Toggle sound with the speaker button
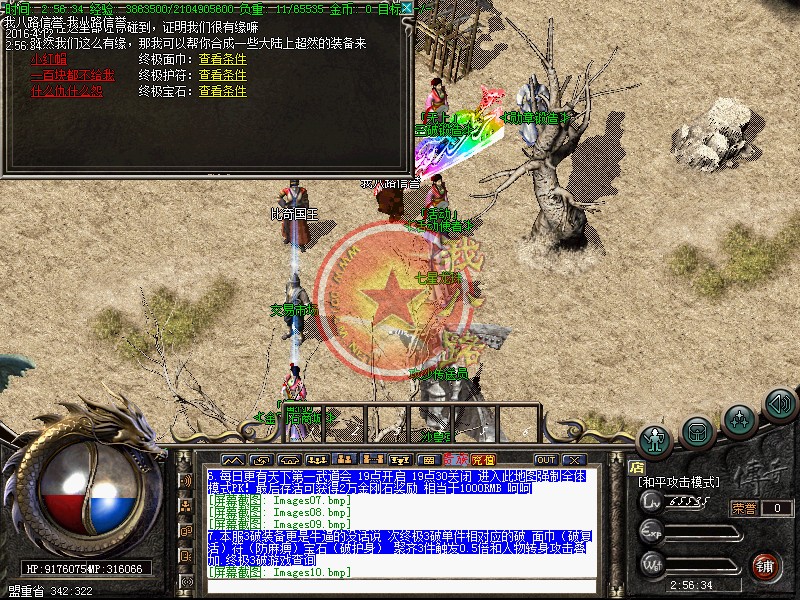 tap(779, 403)
